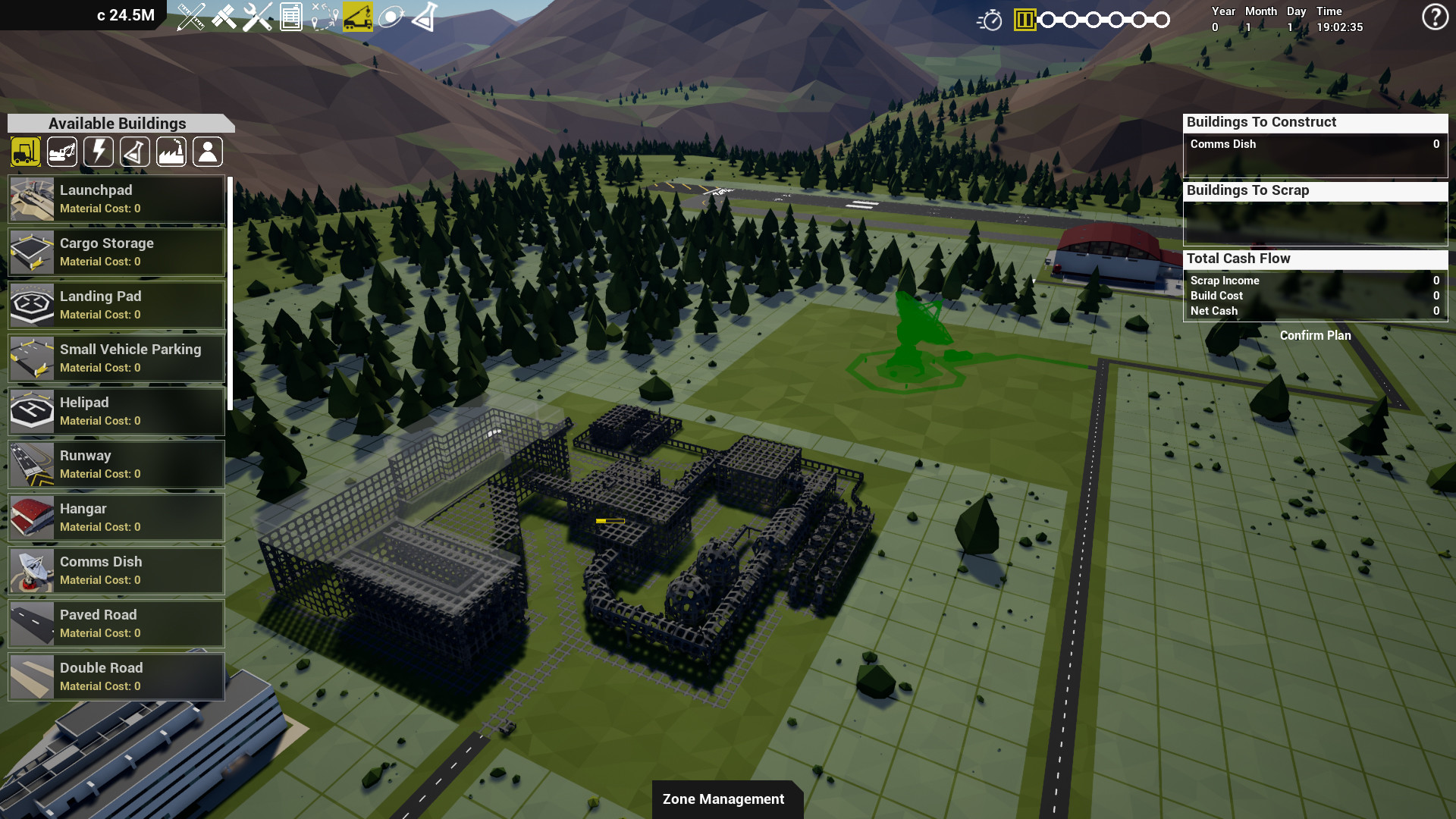Screen dimensions: 1456x819
Task: Select the personnel buildings category
Action: click(207, 152)
